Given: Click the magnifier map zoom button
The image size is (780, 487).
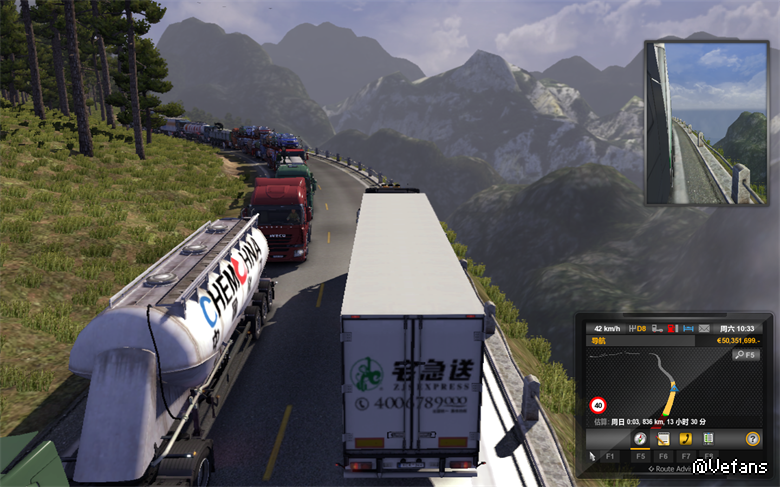Looking at the screenshot, I should point(746,355).
